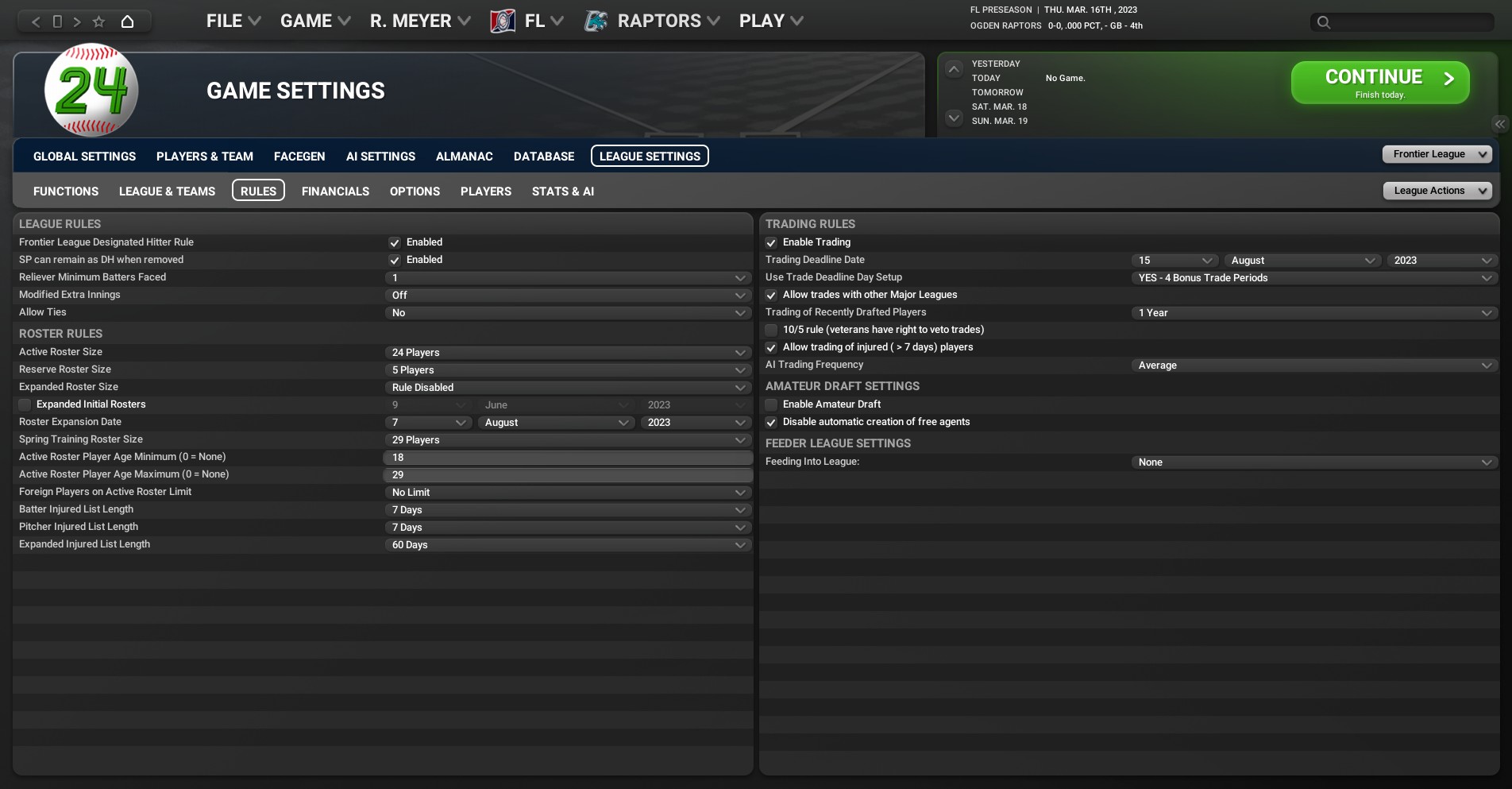The height and width of the screenshot is (789, 1512).
Task: Open the Feeding Into League dropdown
Action: pyautogui.click(x=1313, y=462)
